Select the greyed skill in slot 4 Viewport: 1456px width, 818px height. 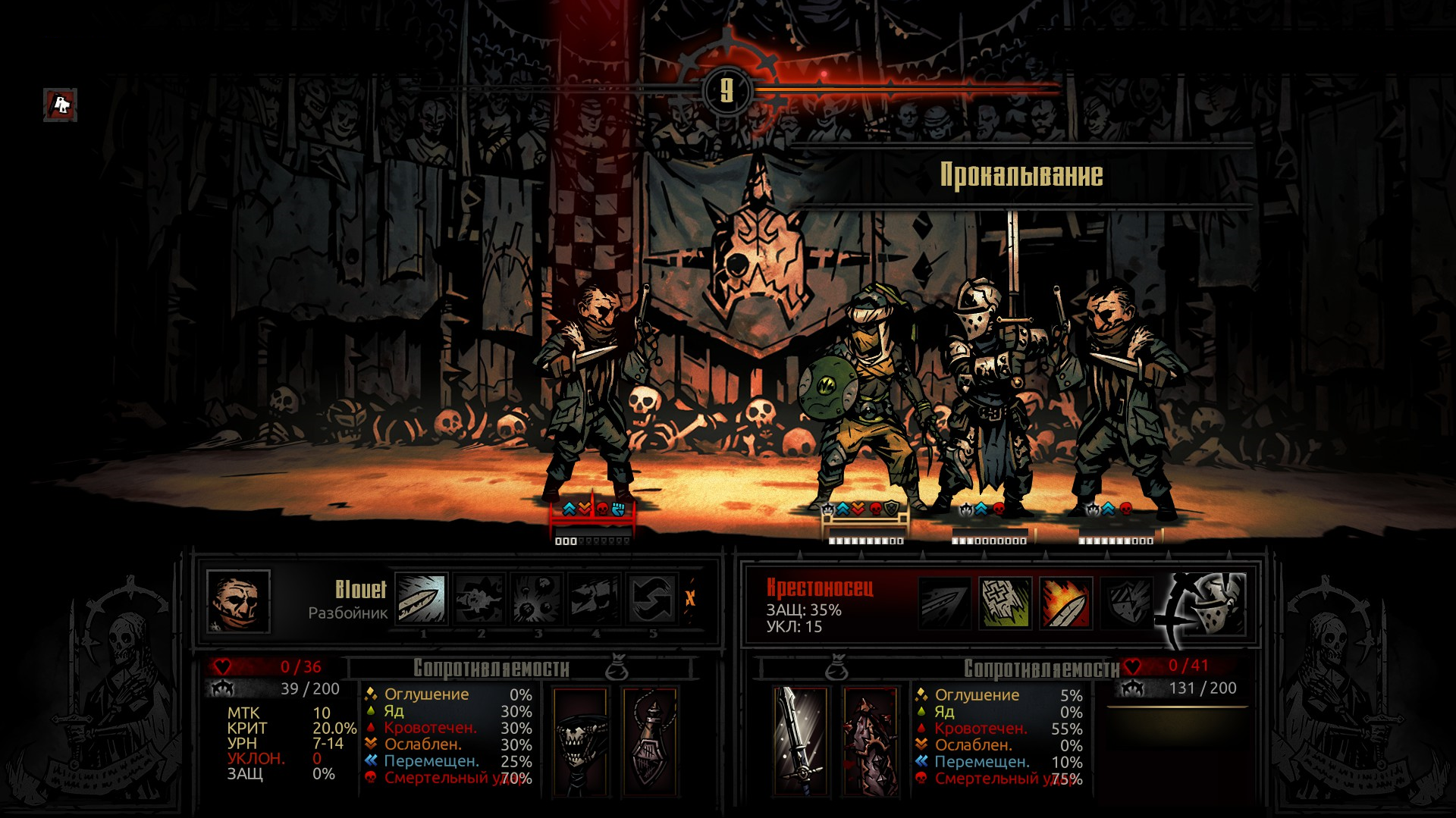tap(595, 598)
